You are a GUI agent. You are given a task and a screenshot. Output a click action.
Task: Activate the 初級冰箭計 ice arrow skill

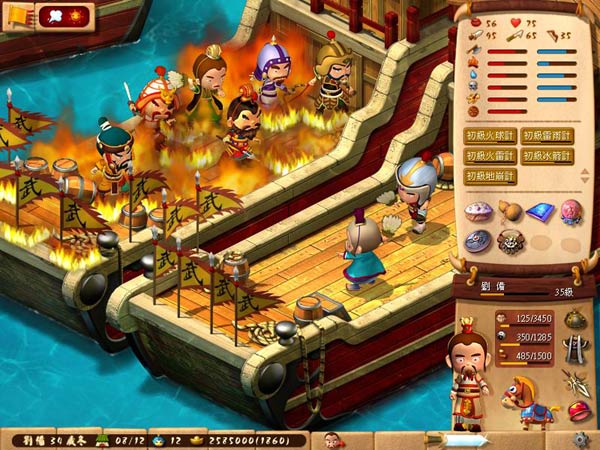click(547, 156)
